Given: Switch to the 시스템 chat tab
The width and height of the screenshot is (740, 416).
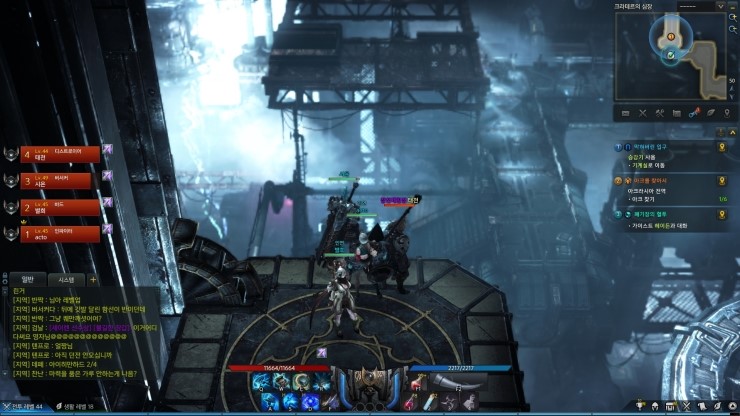Looking at the screenshot, I should coord(66,279).
